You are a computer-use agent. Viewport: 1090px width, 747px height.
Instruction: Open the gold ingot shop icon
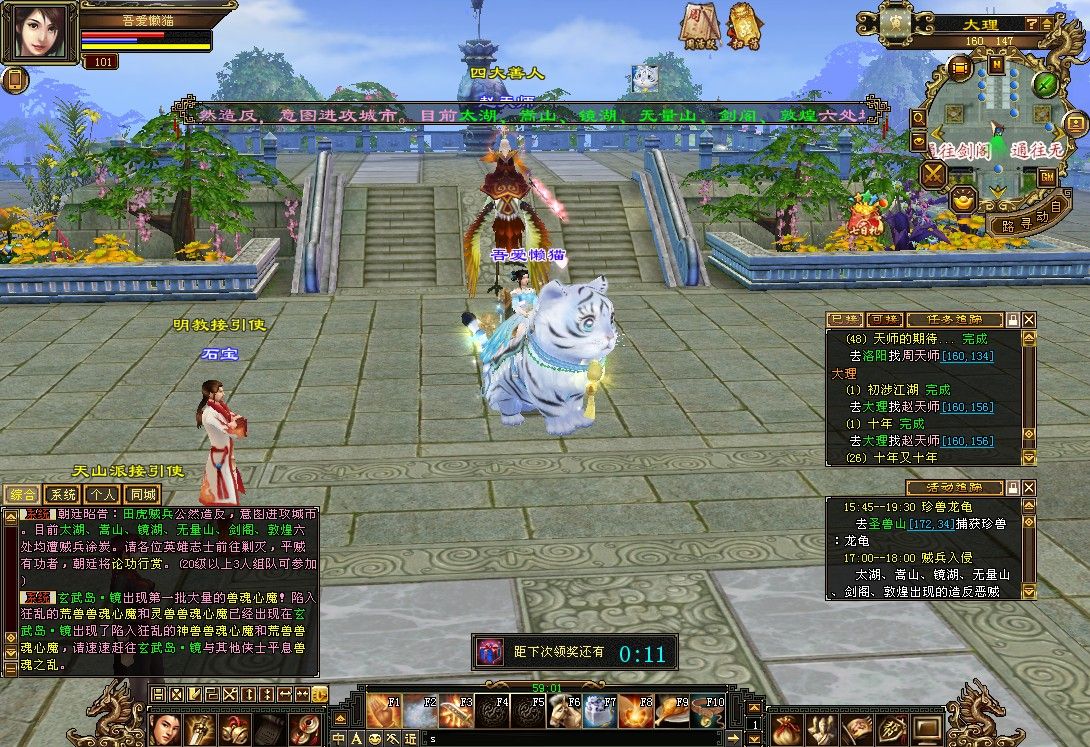coord(964,197)
